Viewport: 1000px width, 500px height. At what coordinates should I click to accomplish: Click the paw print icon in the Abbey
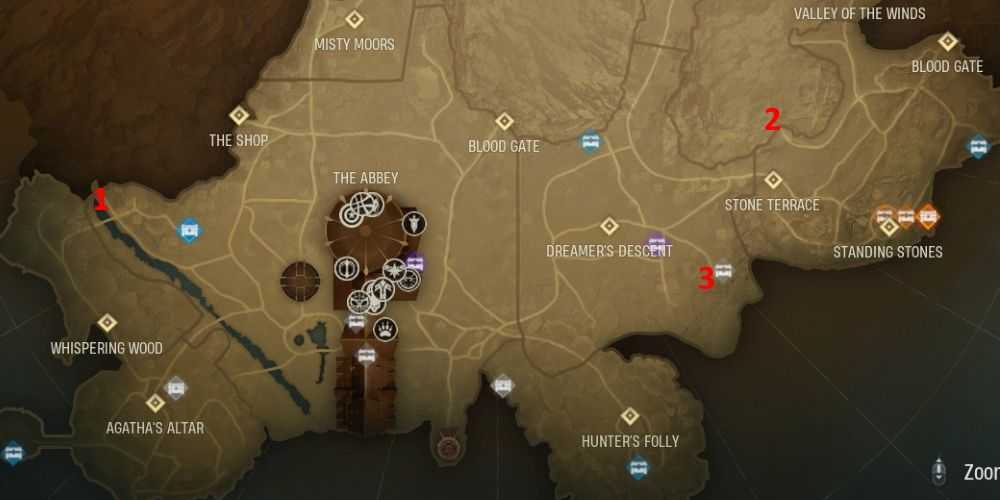coord(385,329)
